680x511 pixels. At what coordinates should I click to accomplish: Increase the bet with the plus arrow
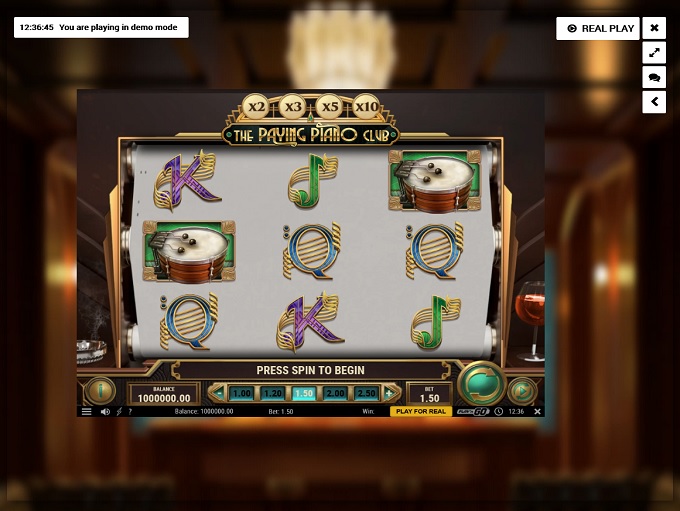[391, 393]
